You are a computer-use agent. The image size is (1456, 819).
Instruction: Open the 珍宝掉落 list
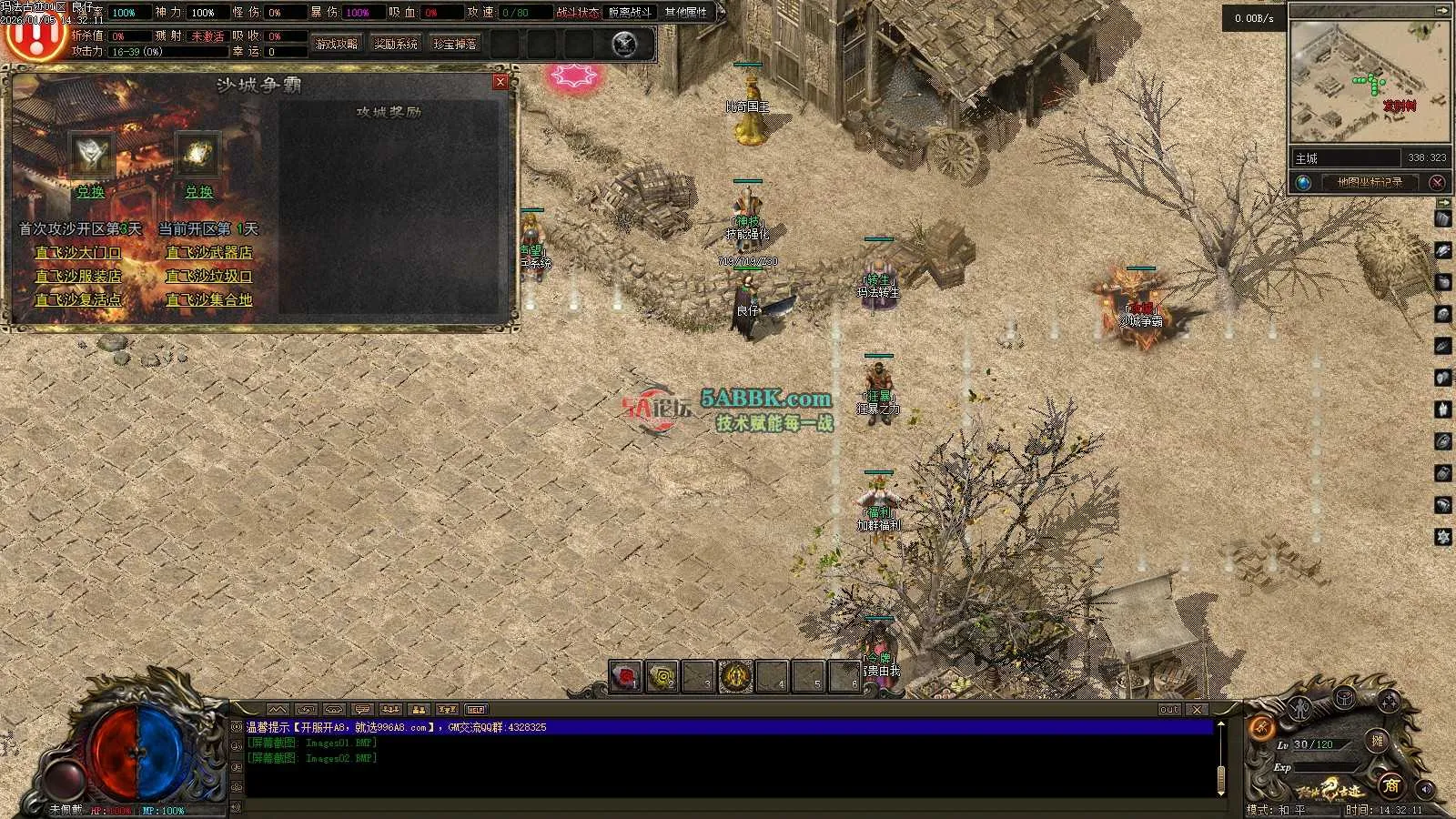pos(455,44)
